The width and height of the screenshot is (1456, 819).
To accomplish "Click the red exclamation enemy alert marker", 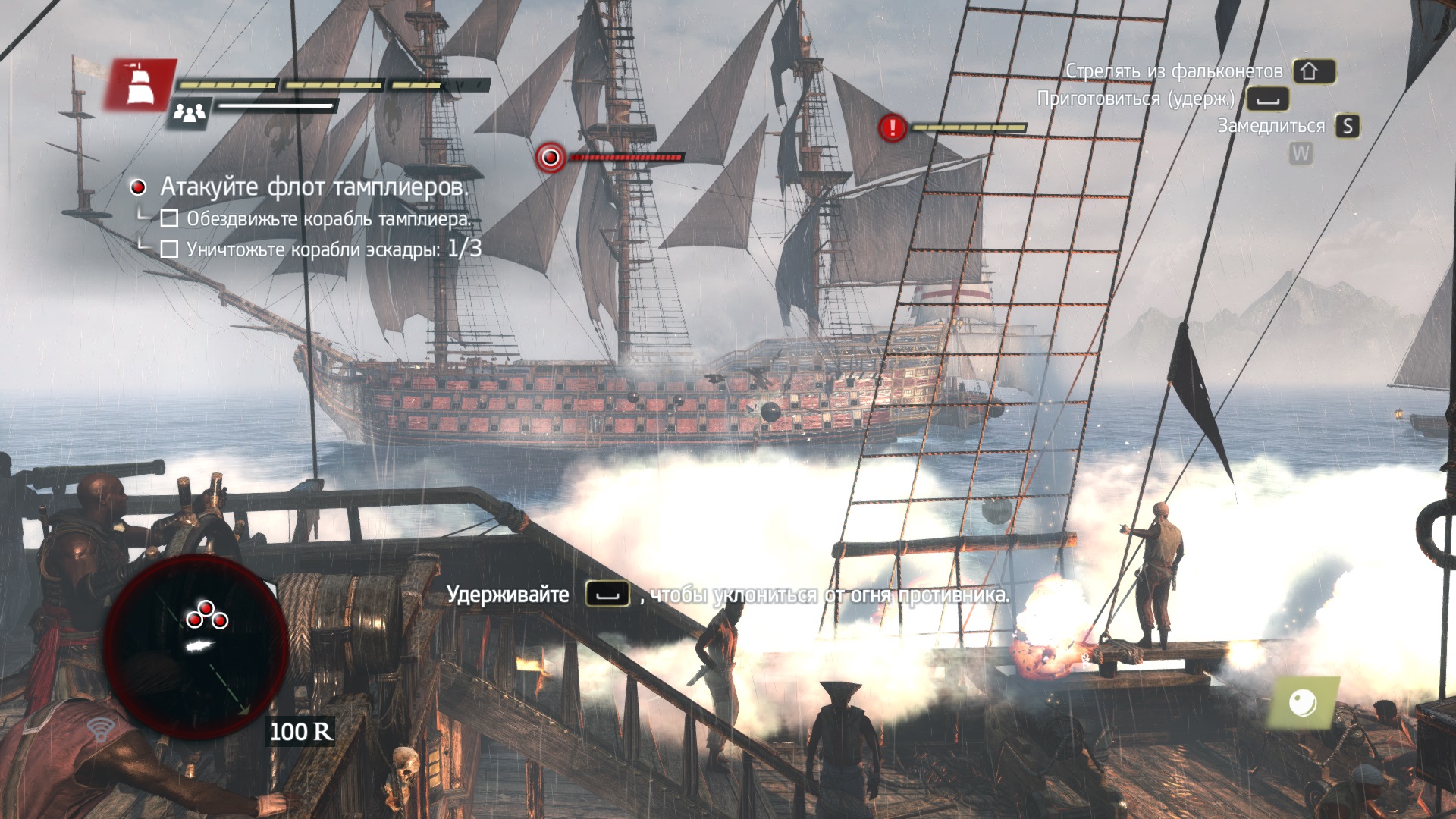I will 893,127.
